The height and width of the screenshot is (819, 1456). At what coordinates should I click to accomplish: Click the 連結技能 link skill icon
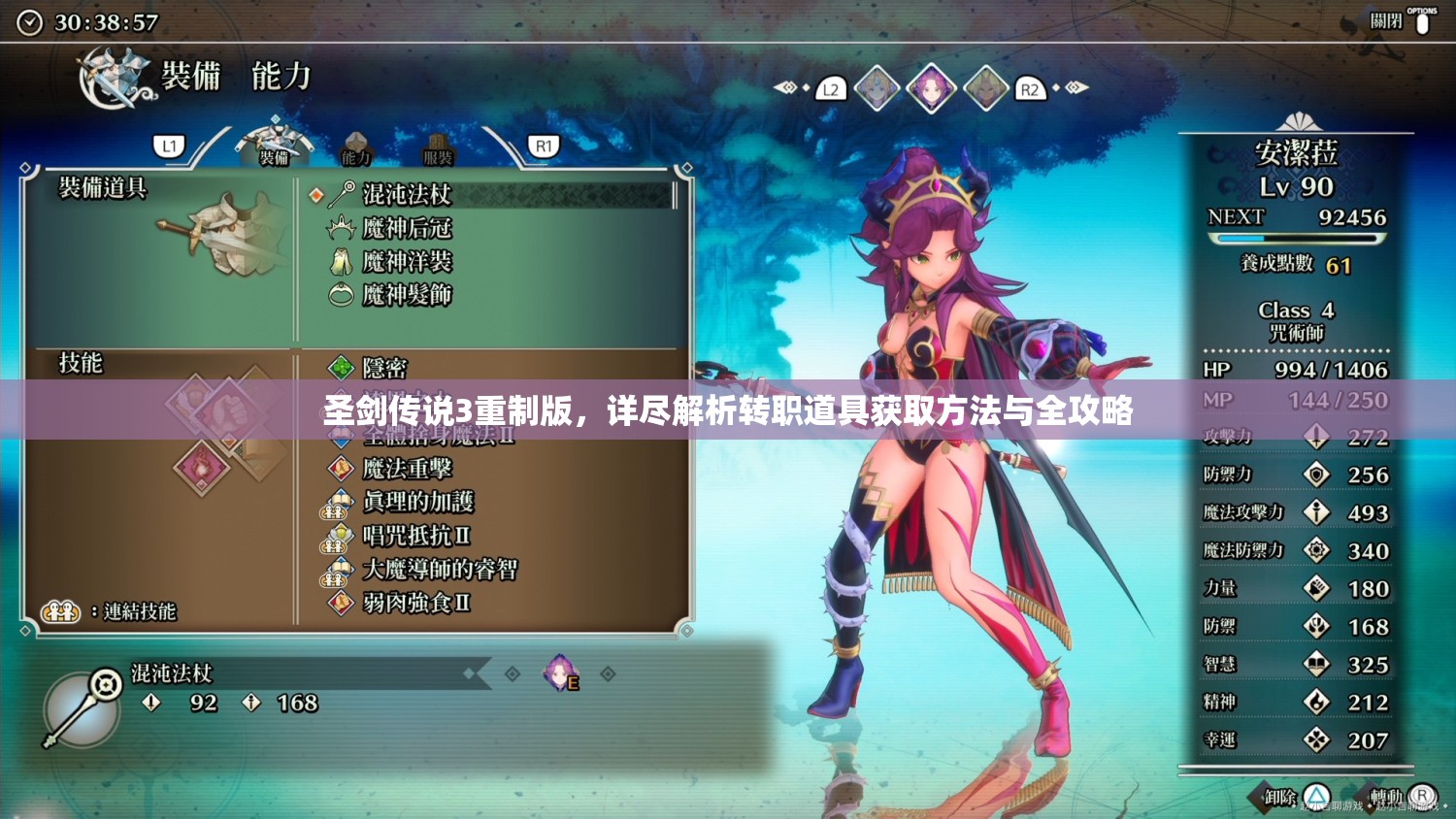[x=60, y=612]
